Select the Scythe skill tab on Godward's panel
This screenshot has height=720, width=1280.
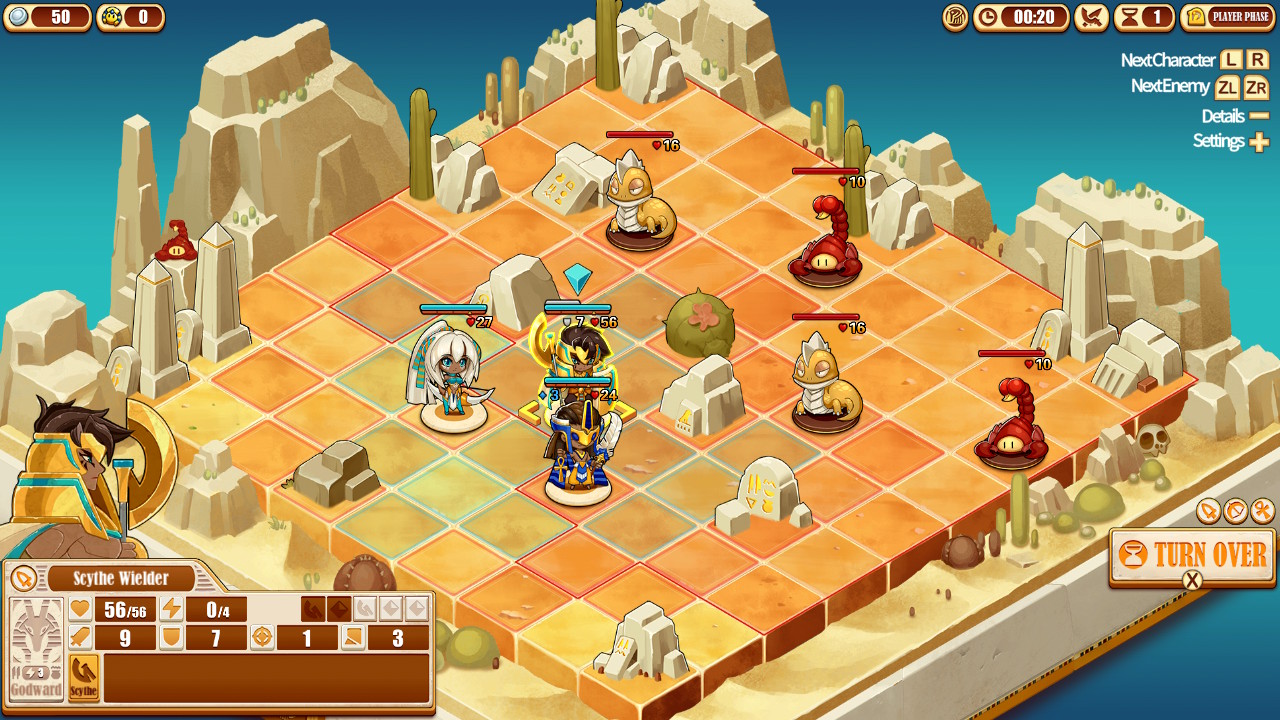coord(83,677)
